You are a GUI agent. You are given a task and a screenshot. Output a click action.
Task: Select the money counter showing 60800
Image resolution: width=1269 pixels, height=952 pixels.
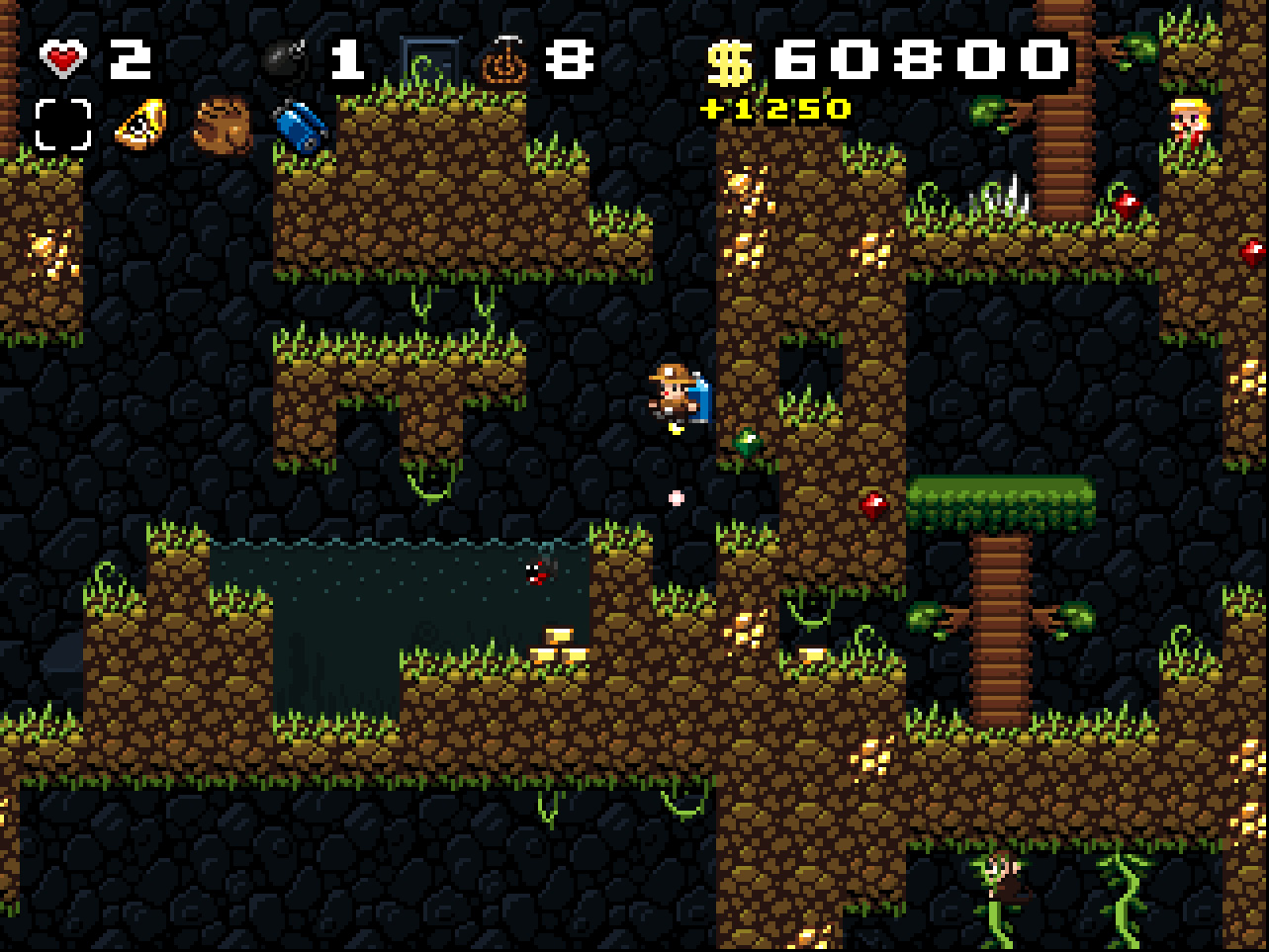click(x=890, y=59)
